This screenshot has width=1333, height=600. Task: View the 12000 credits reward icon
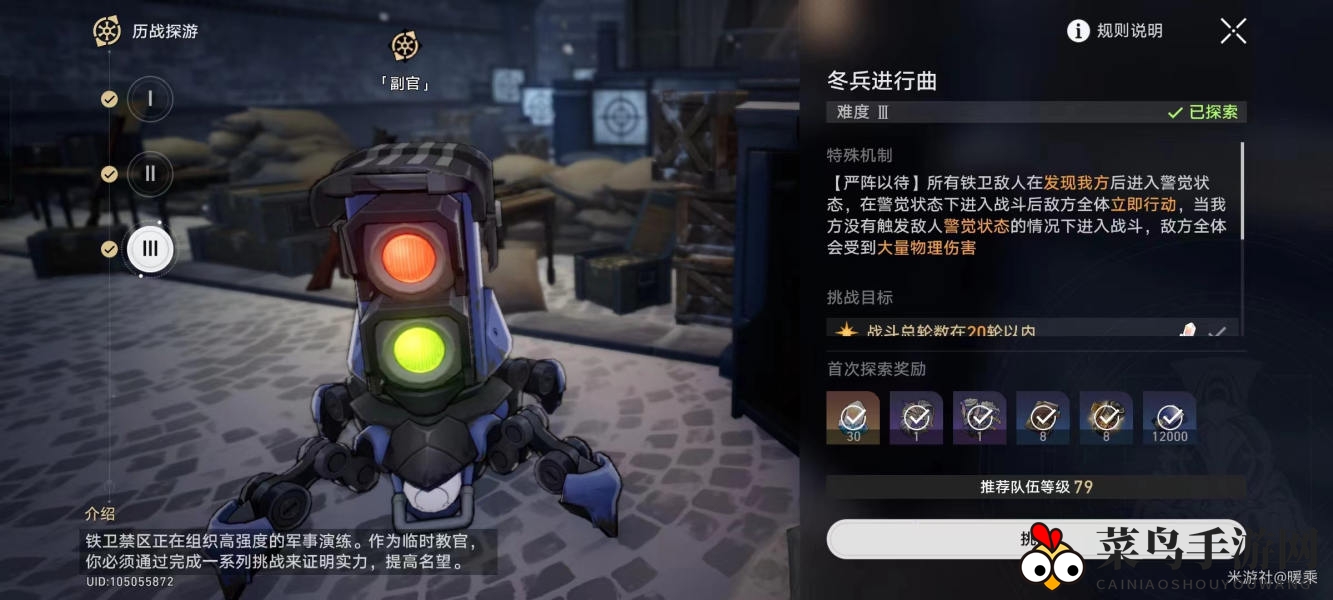coord(1169,416)
